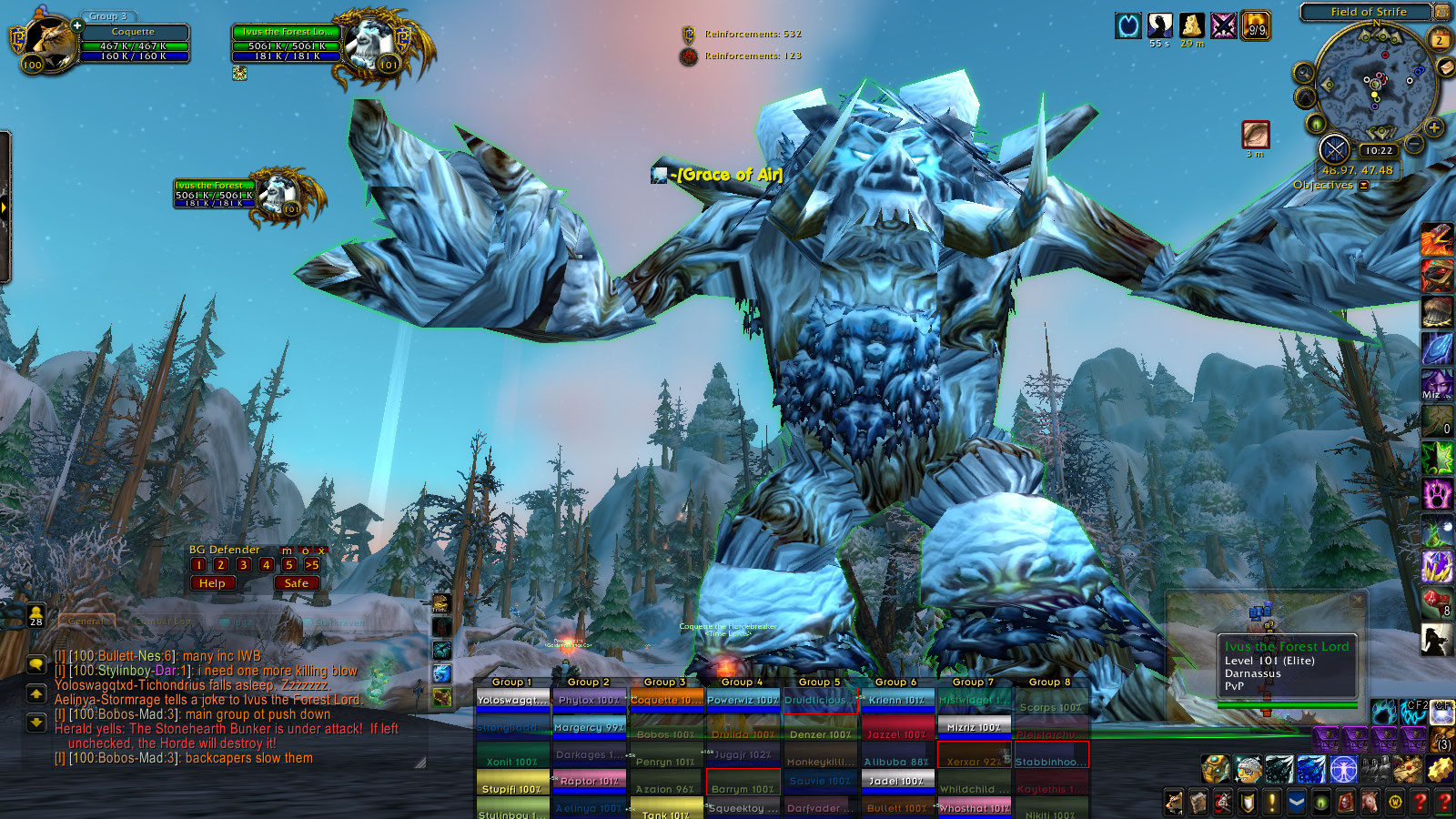This screenshot has height=819, width=1456.
Task: Close the BG Defender panel with x
Action: click(x=321, y=551)
